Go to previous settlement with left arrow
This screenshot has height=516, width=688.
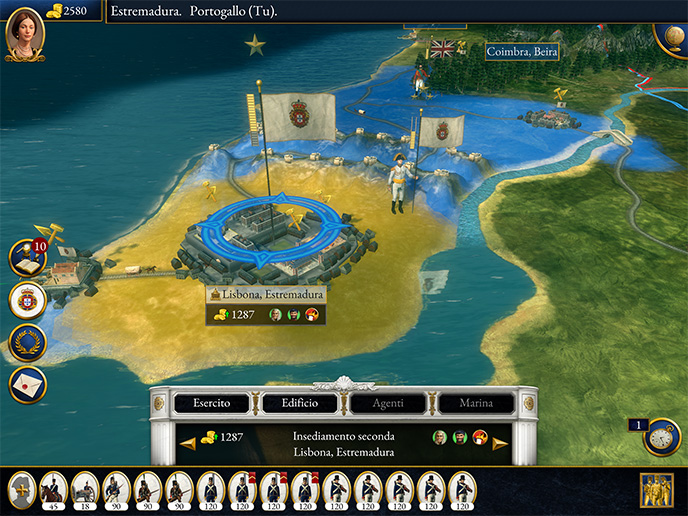tap(187, 443)
